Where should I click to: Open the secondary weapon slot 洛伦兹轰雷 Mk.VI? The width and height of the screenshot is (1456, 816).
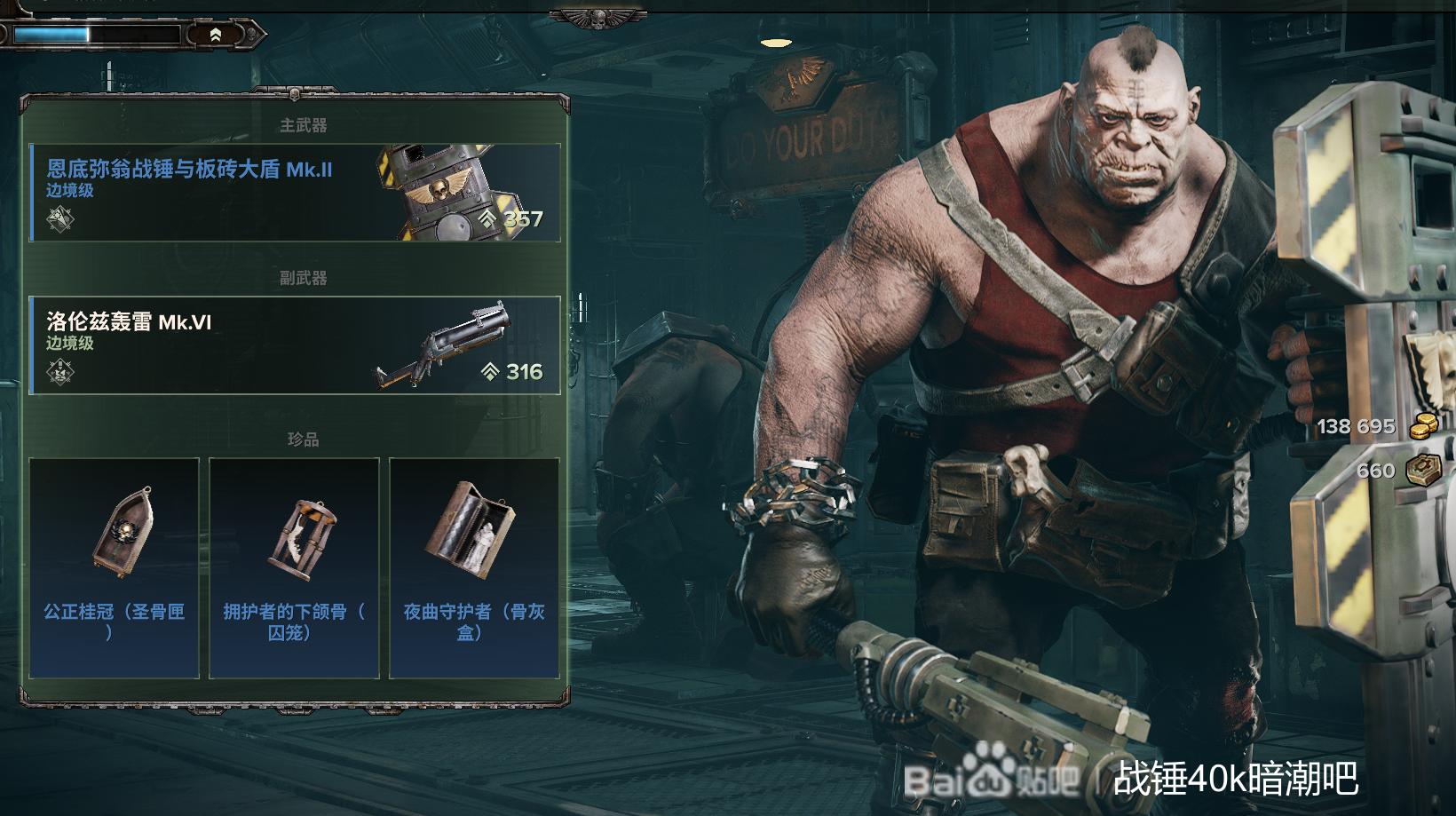295,345
